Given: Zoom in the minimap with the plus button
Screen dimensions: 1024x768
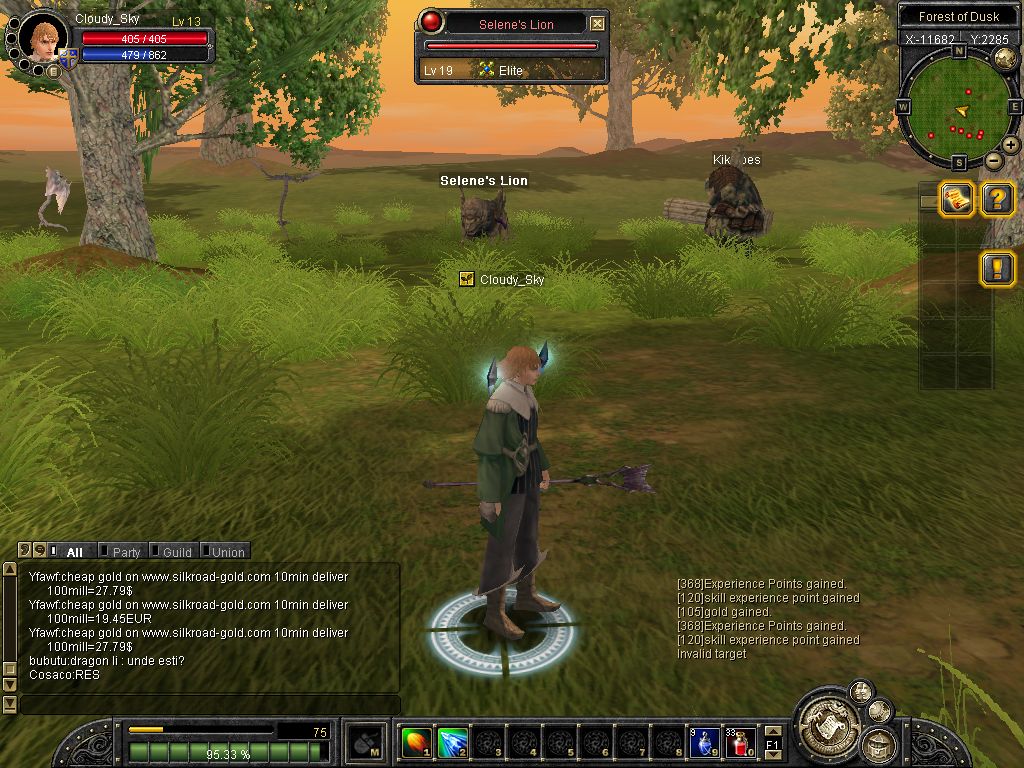Looking at the screenshot, I should tap(1011, 145).
